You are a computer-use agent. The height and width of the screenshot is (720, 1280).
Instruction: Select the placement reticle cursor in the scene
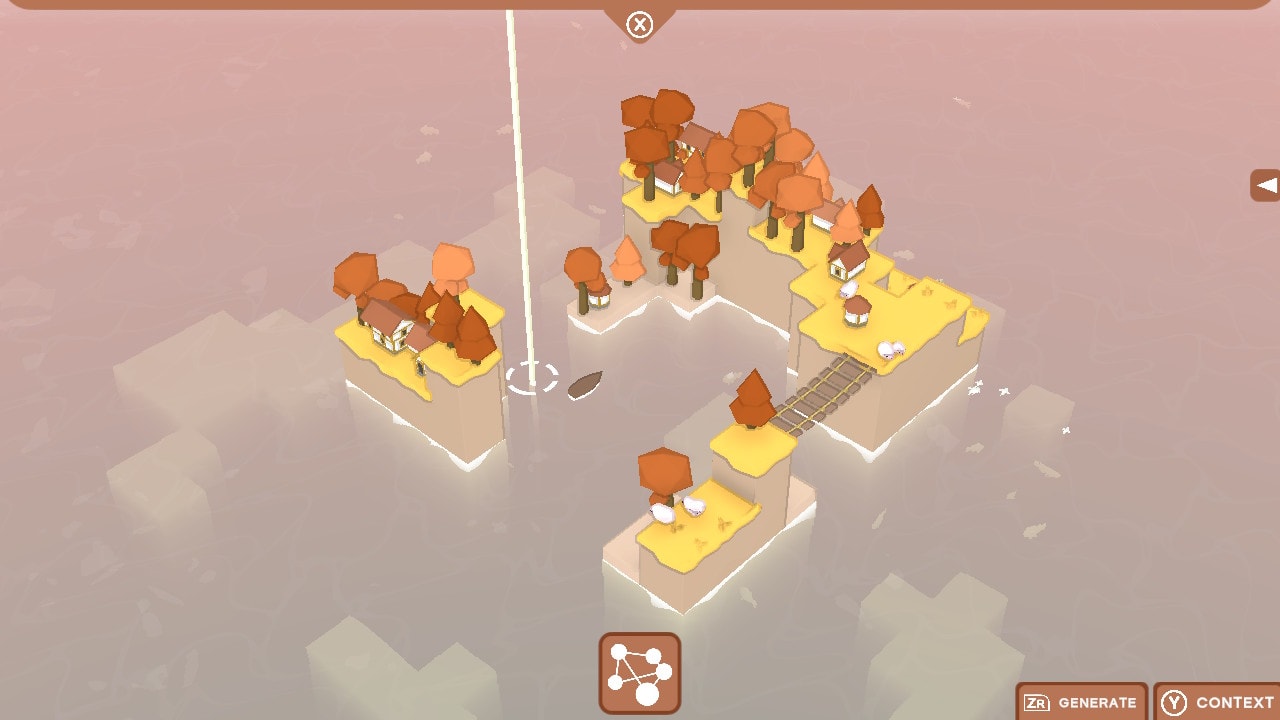coord(533,377)
